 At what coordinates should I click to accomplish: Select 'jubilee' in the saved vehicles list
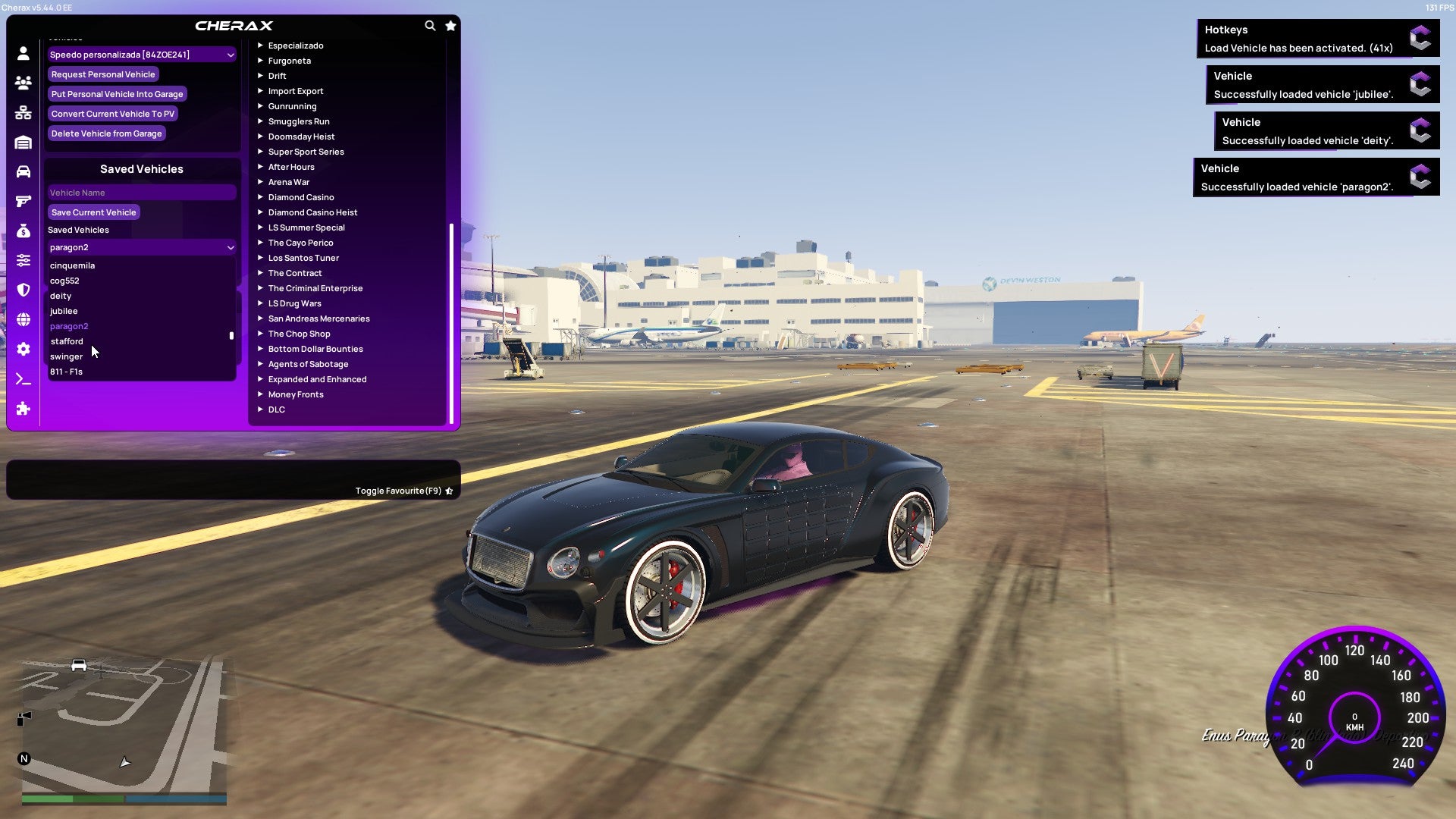(x=64, y=311)
